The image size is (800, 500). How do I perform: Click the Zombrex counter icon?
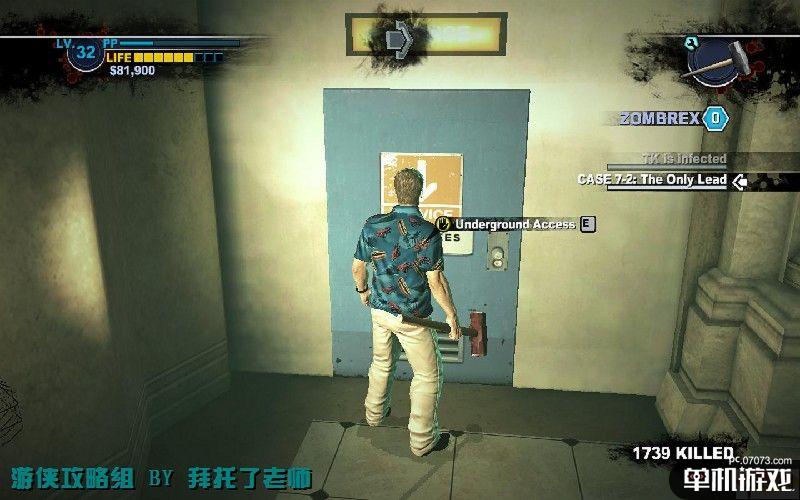(714, 118)
